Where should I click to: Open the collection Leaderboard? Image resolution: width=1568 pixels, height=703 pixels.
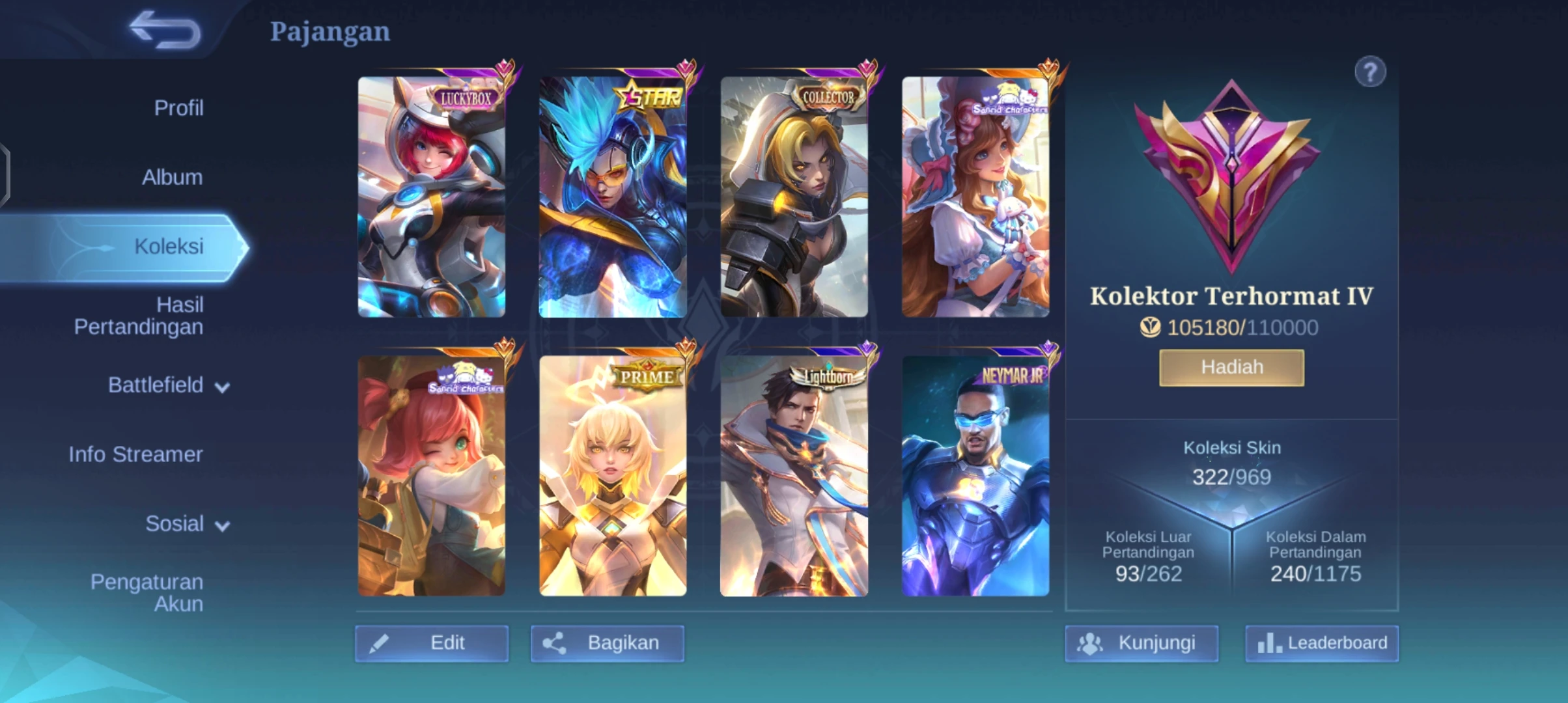(1321, 643)
